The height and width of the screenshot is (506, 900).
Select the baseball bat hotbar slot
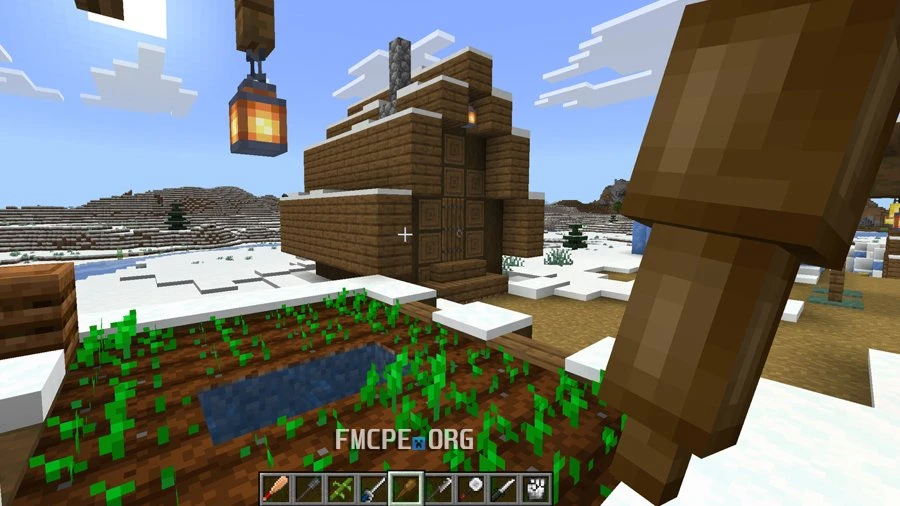pos(275,488)
